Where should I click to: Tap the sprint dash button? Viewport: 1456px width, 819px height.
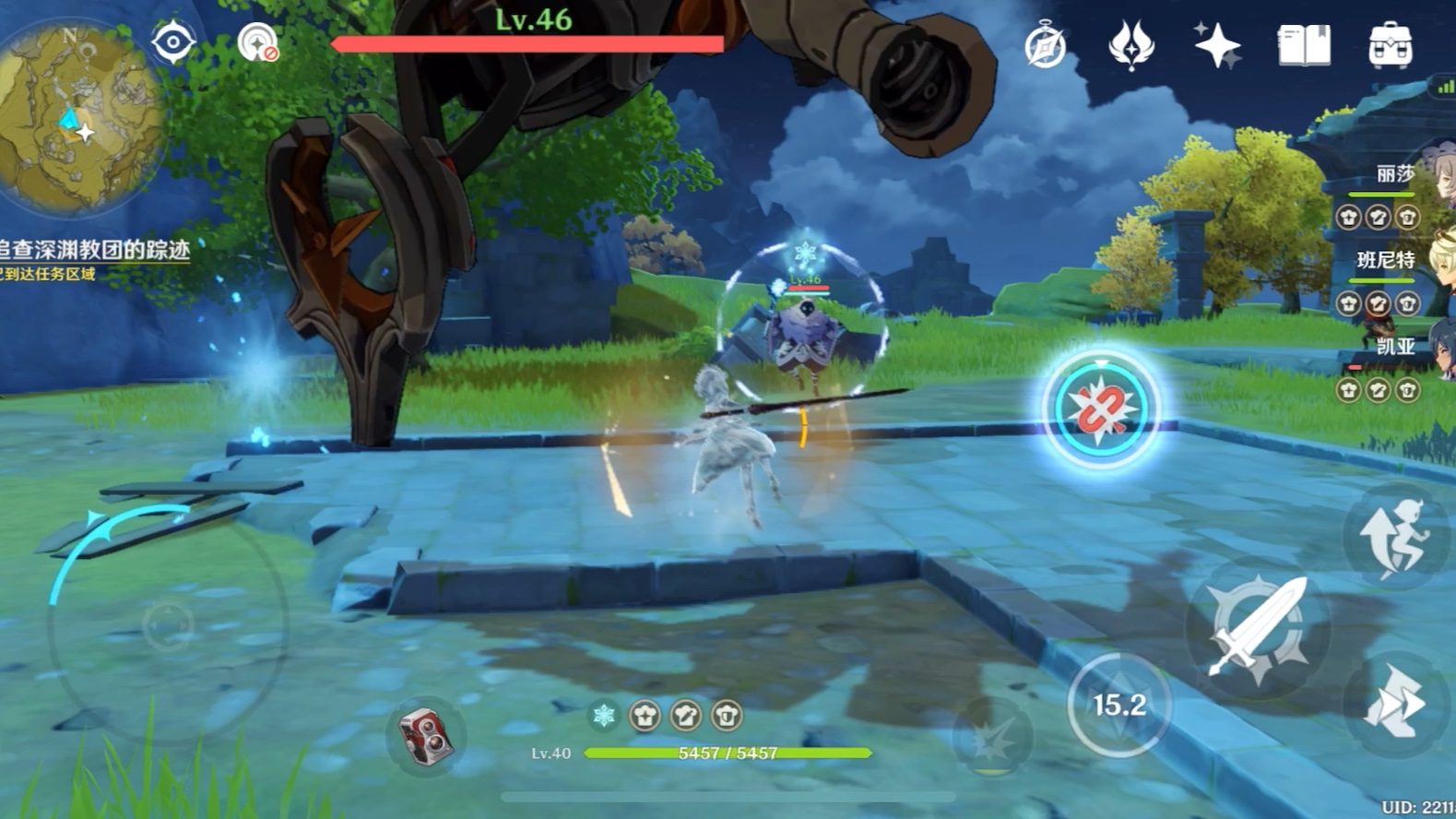pos(1396,705)
